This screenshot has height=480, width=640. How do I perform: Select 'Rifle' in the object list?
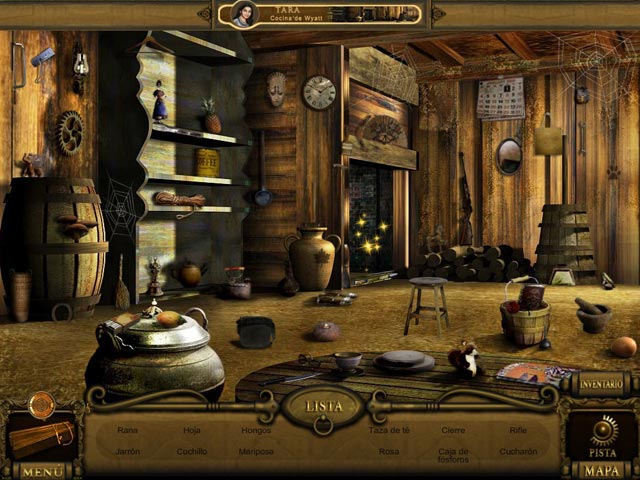pyautogui.click(x=518, y=430)
